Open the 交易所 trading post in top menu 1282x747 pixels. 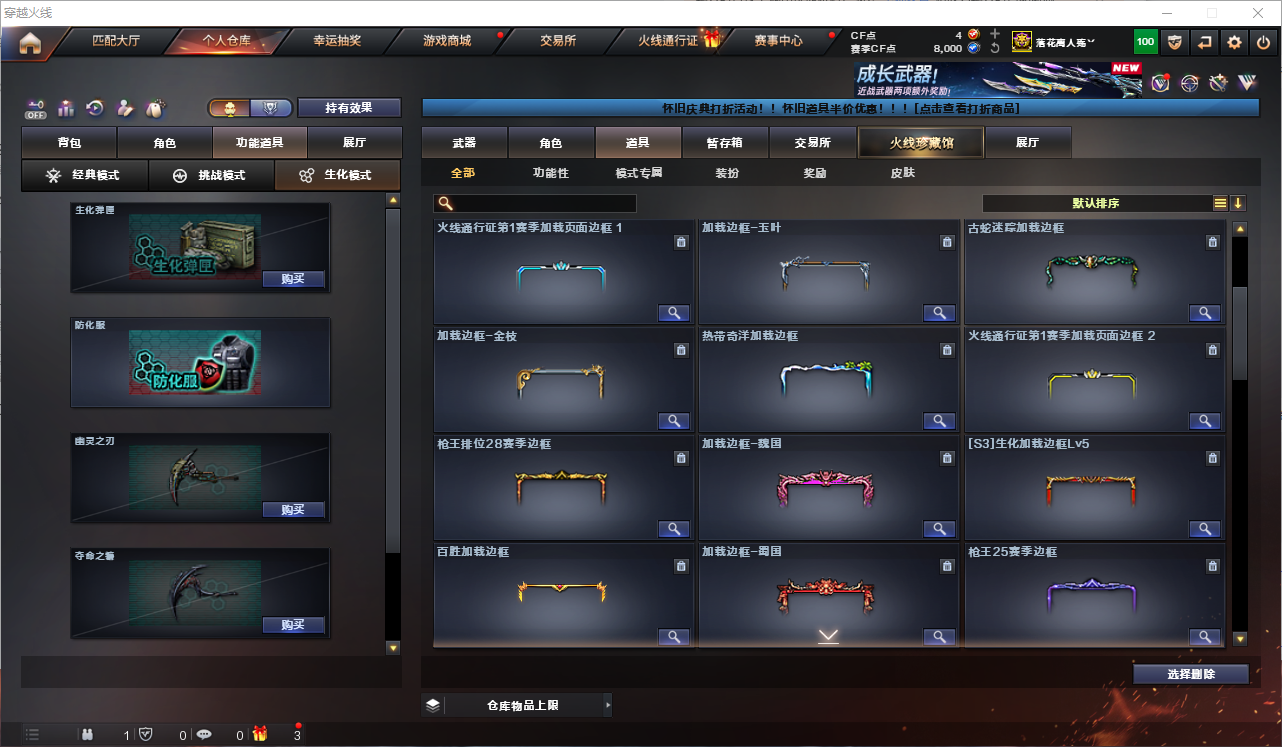pyautogui.click(x=558, y=41)
